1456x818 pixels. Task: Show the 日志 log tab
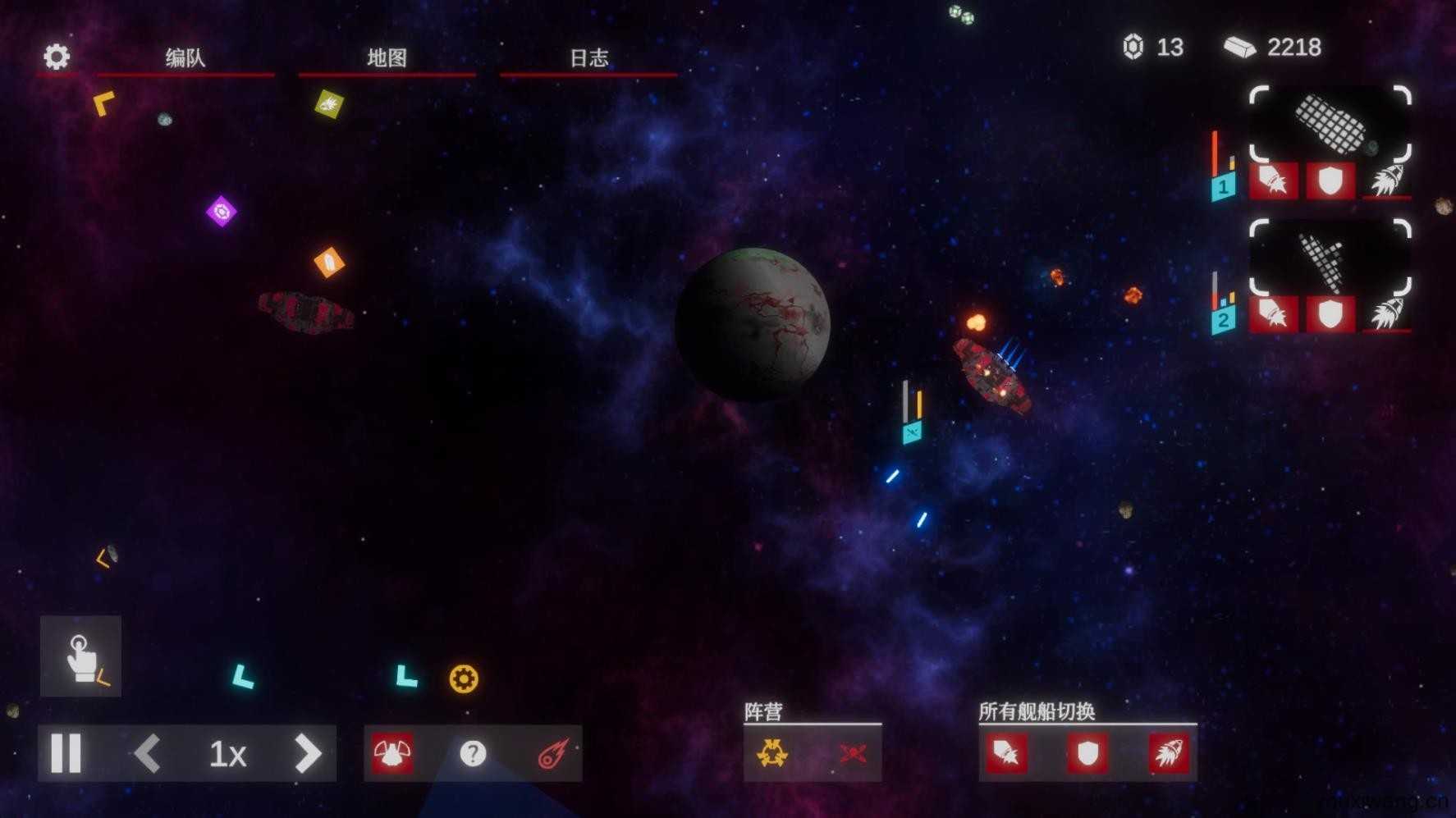(588, 57)
